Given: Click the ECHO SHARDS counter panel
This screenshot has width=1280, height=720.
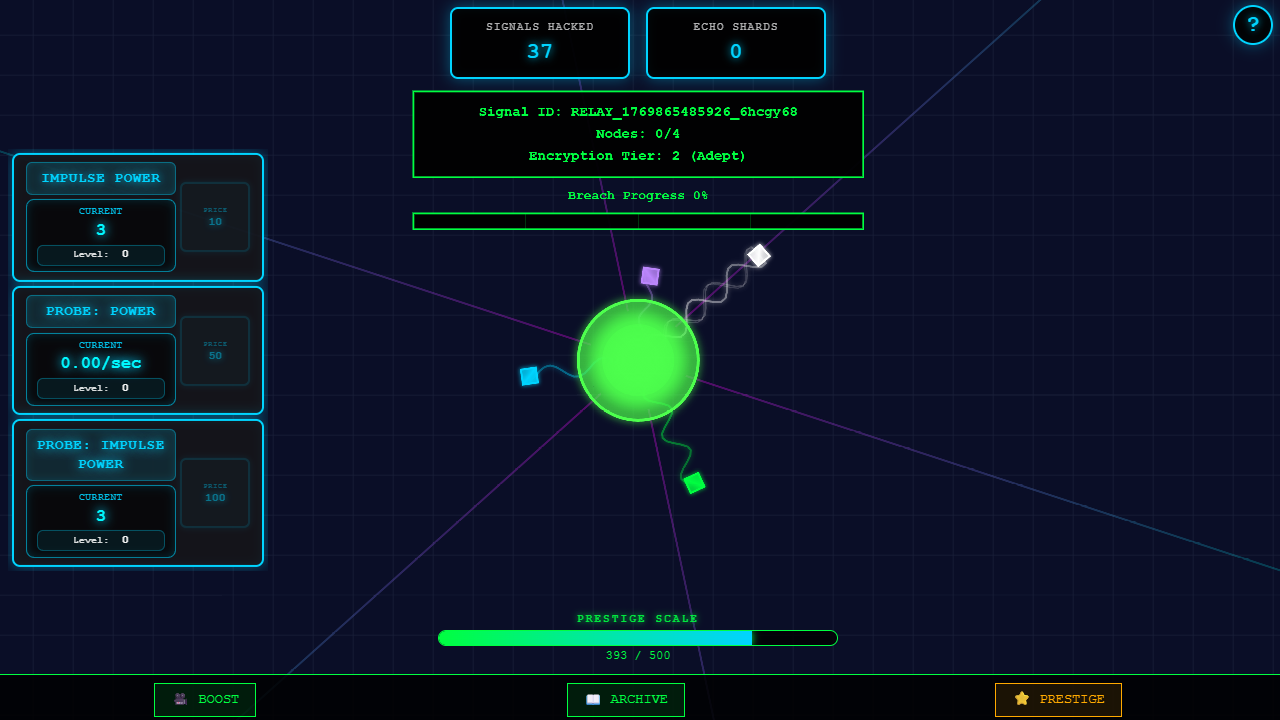Looking at the screenshot, I should 735,43.
